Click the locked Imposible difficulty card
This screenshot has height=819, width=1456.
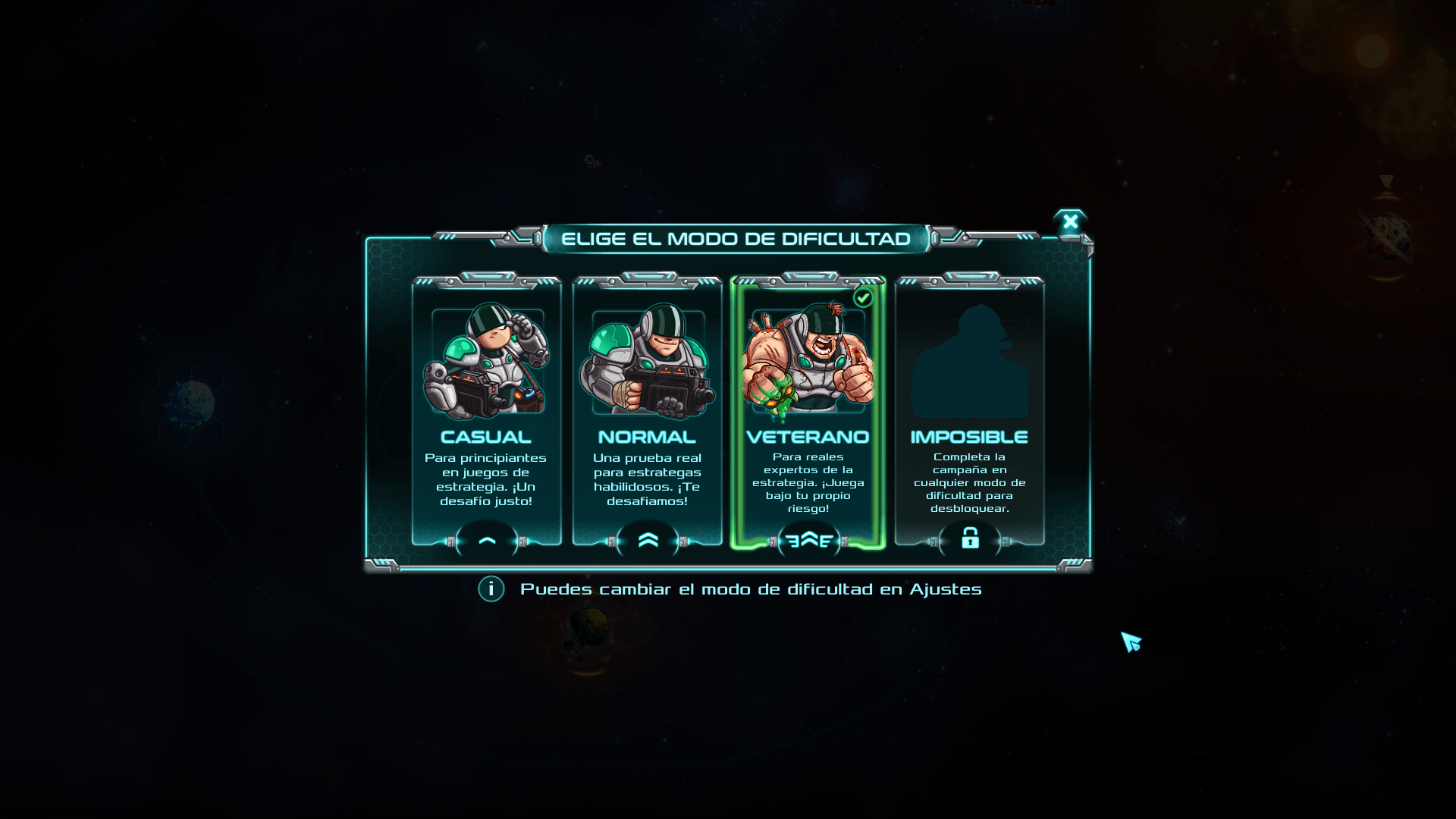(969, 409)
